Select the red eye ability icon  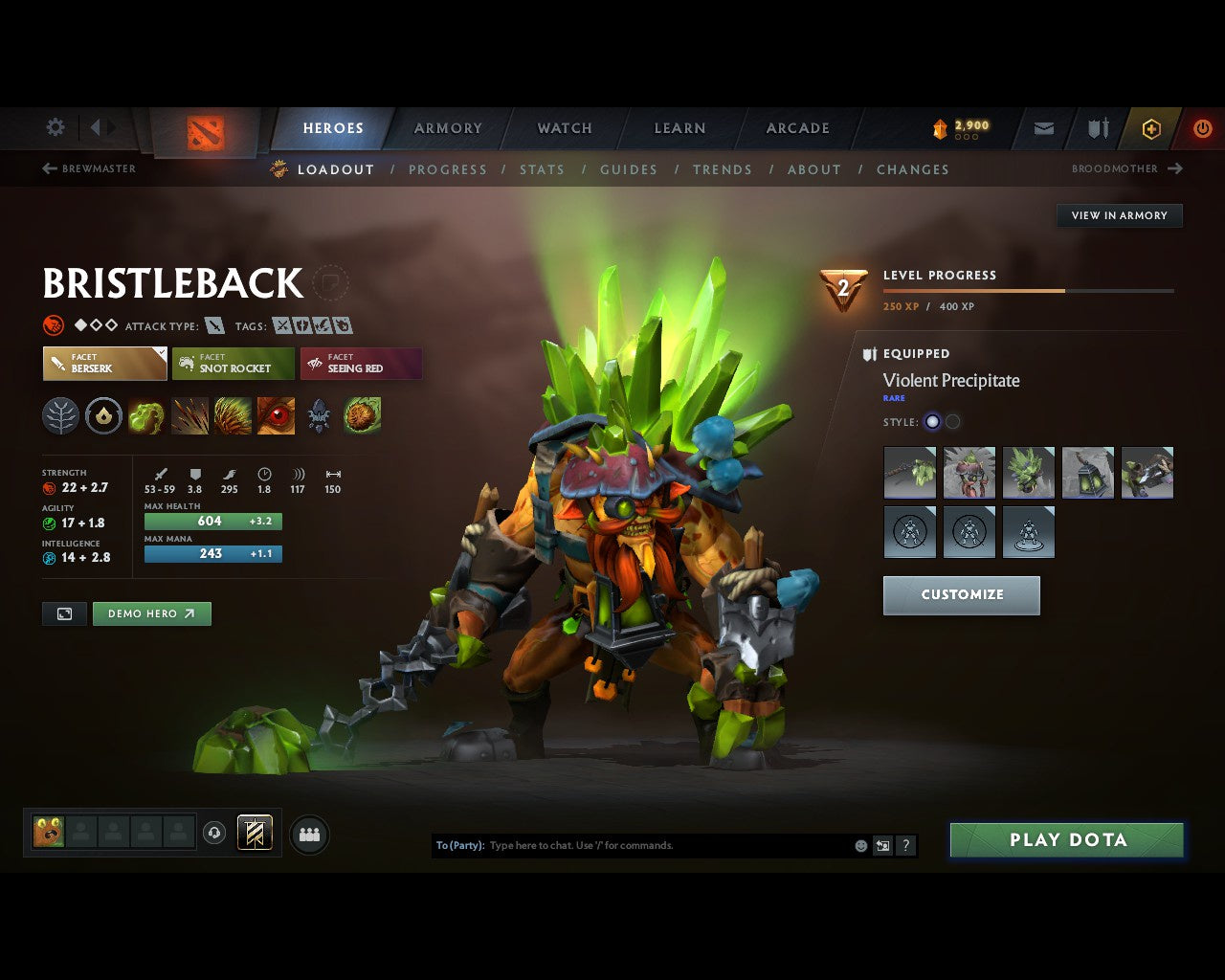point(276,416)
